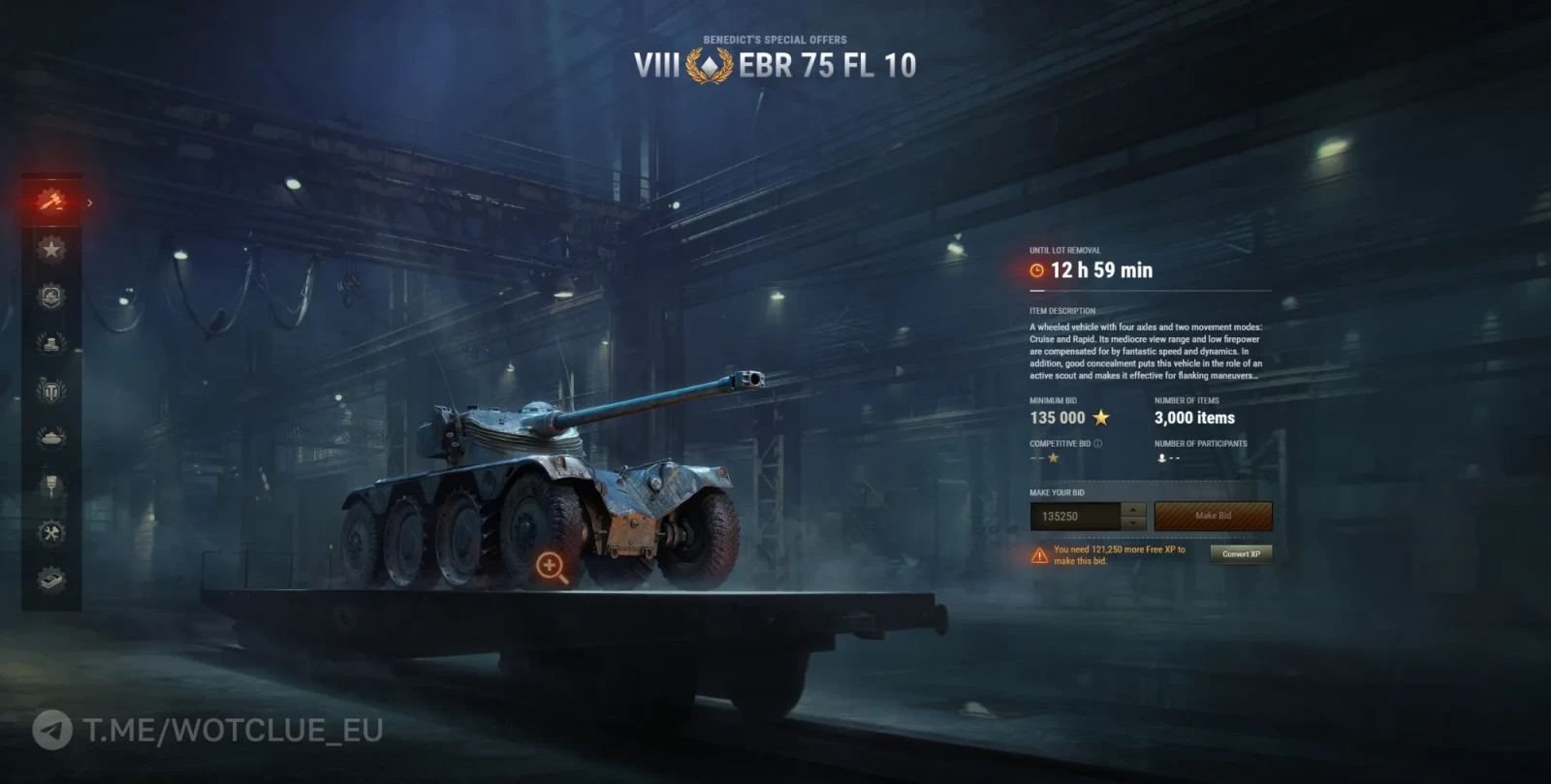Show competitive bid info tooltip icon

click(x=1098, y=444)
